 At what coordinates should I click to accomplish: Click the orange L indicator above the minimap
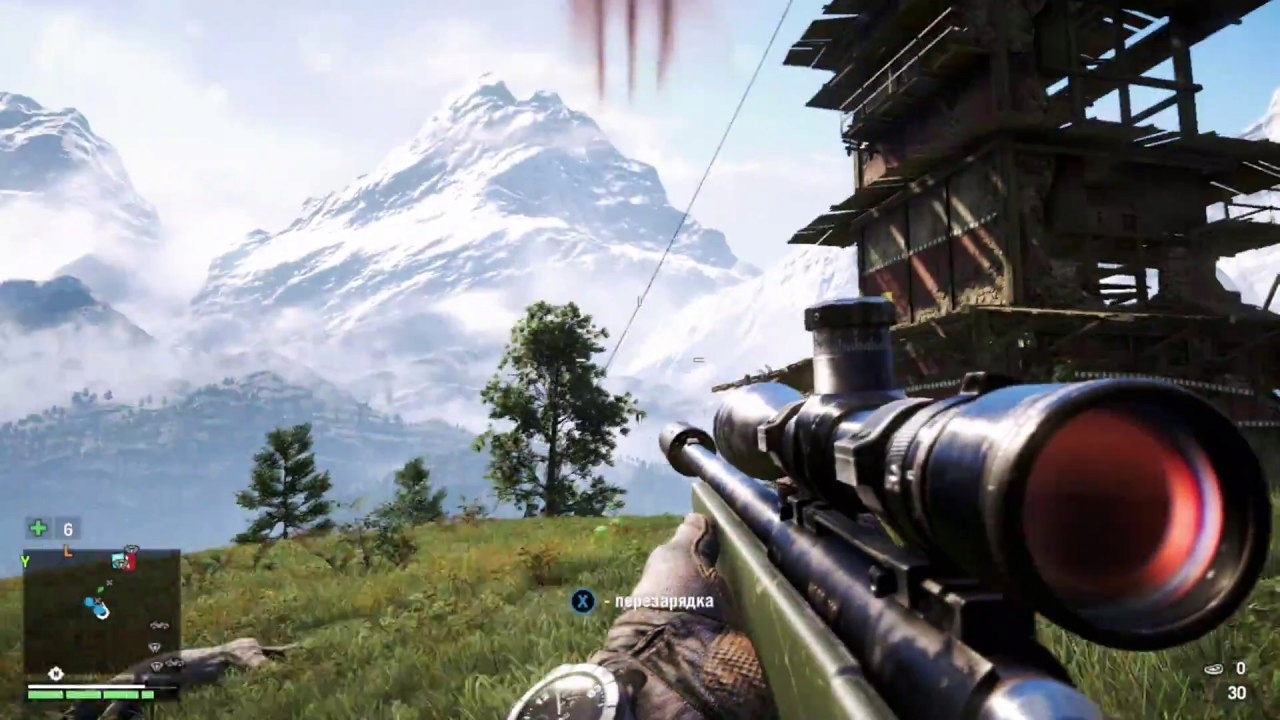(x=68, y=551)
